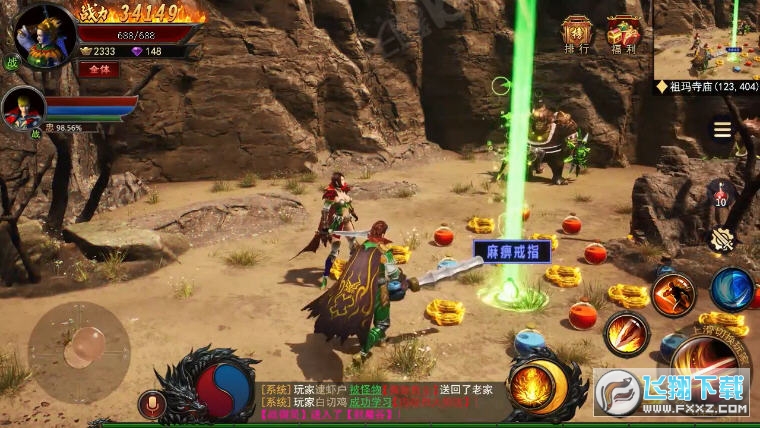Open the 福利 welfare rewards chest

tap(624, 35)
